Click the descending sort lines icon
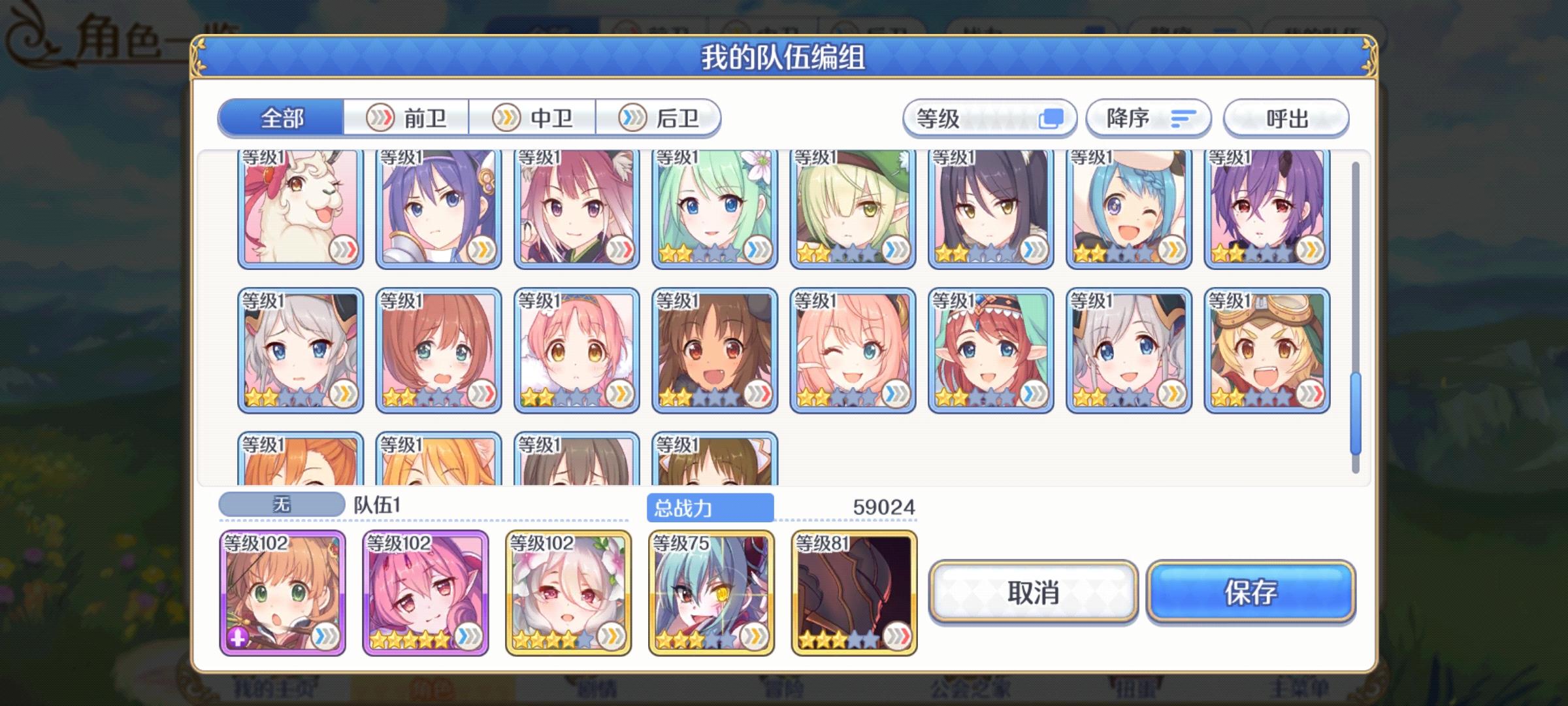Image resolution: width=1568 pixels, height=706 pixels. (x=1184, y=118)
